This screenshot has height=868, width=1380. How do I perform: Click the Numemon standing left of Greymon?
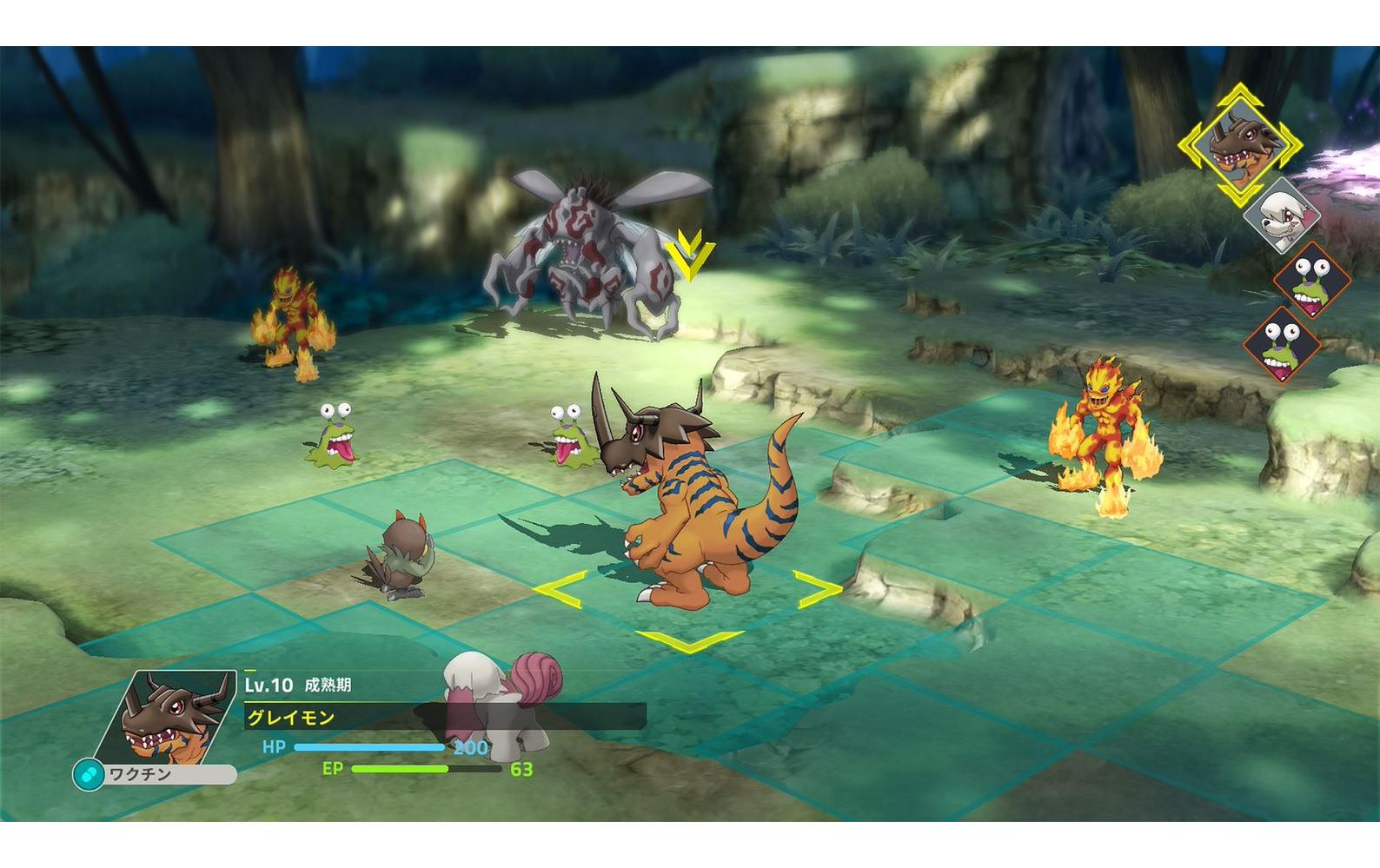tap(569, 439)
